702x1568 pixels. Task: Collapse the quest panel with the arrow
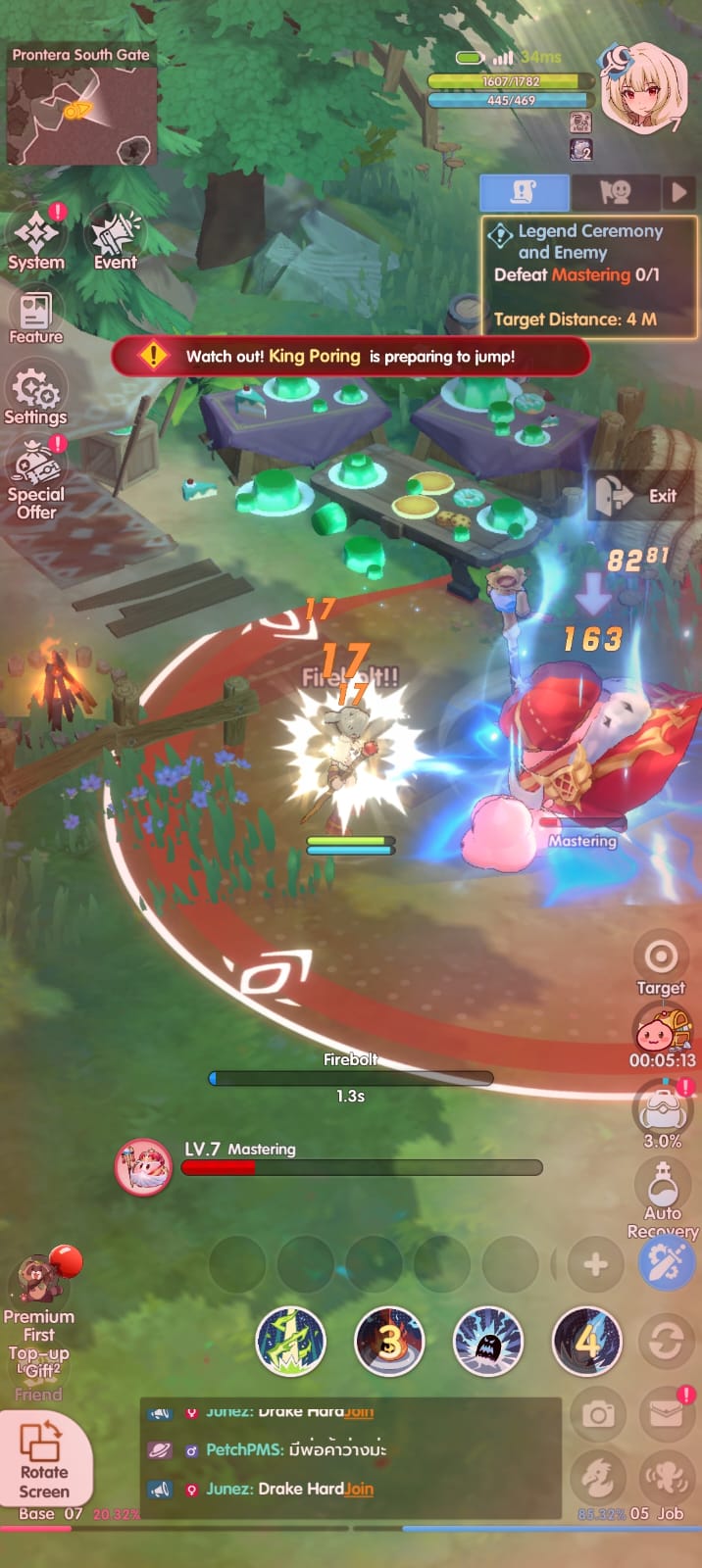click(678, 193)
